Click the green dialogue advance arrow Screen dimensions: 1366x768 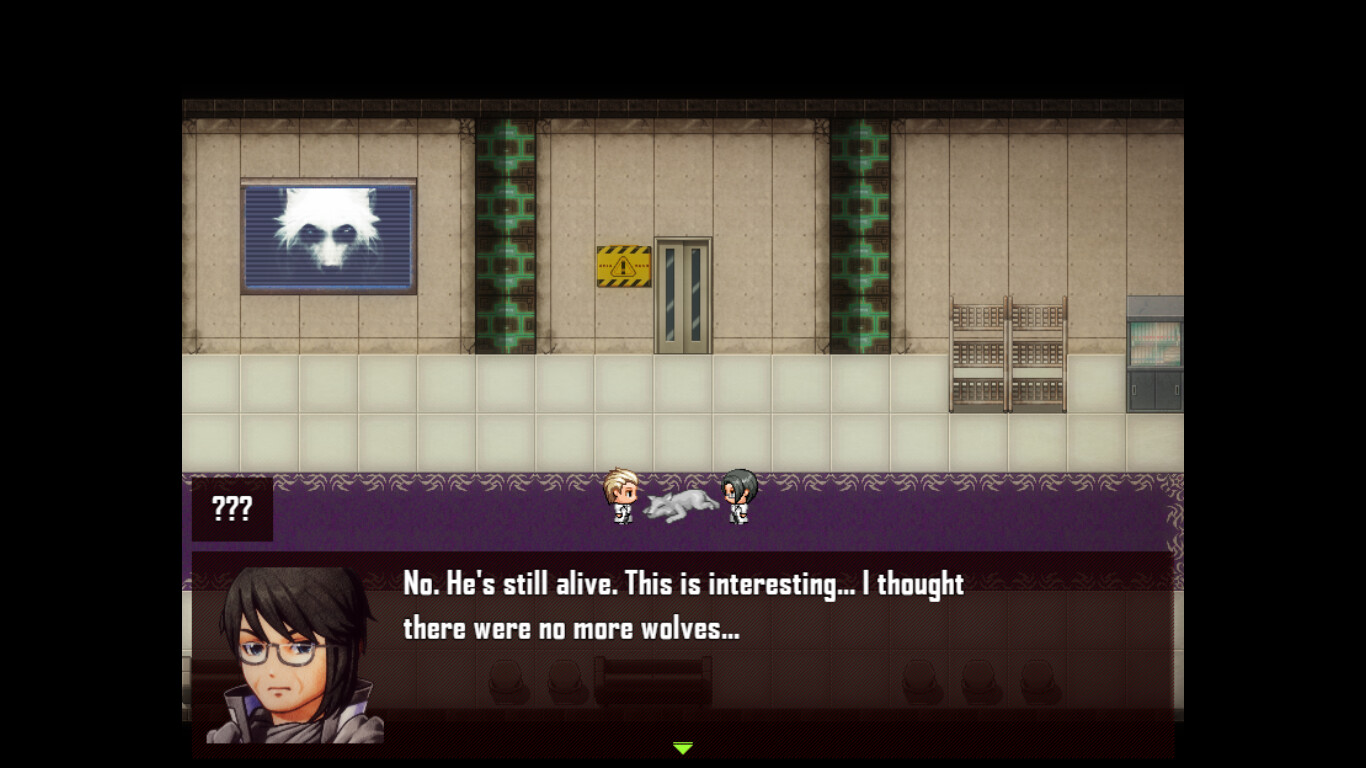683,747
